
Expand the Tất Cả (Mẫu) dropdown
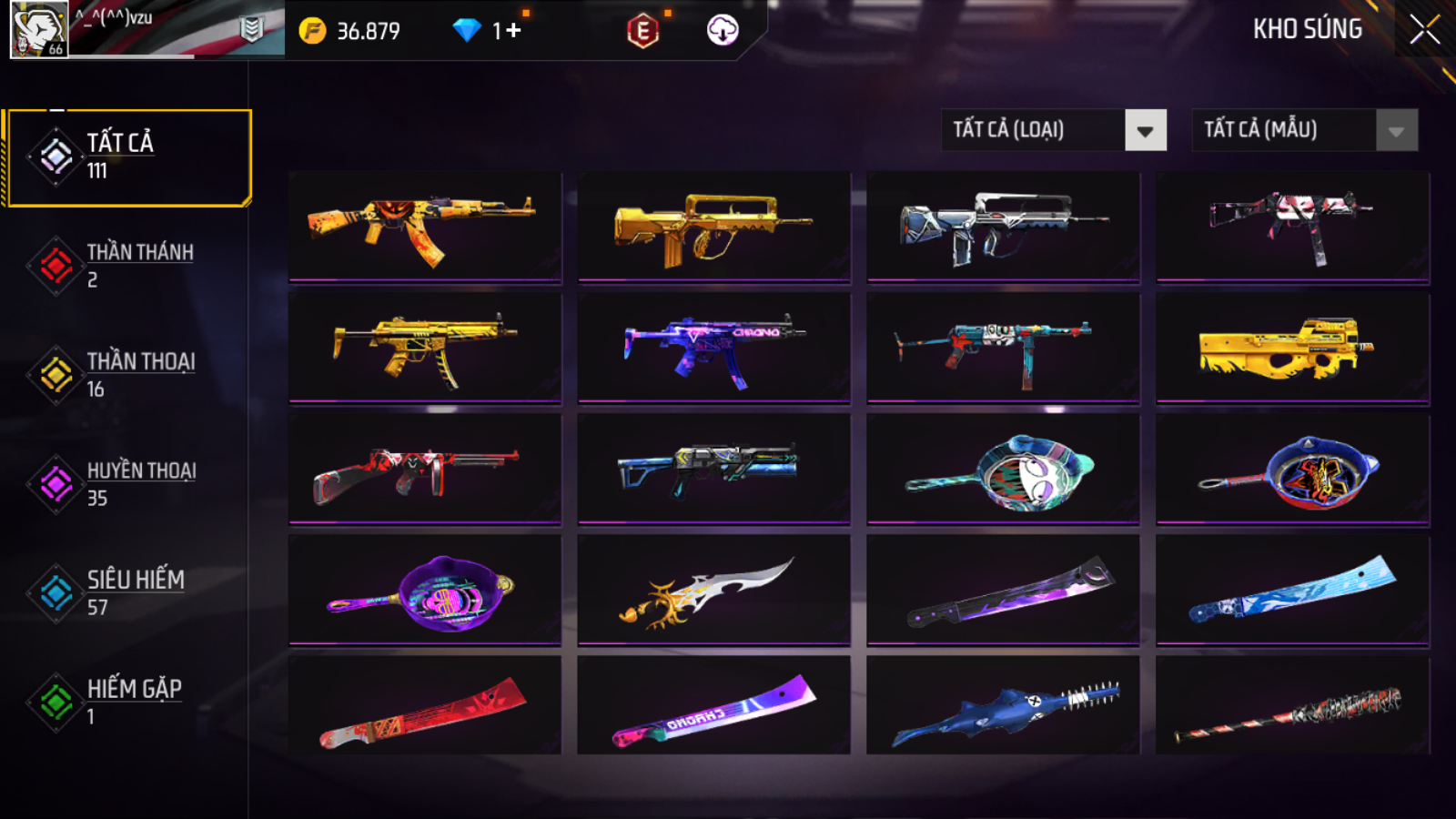1305,130
